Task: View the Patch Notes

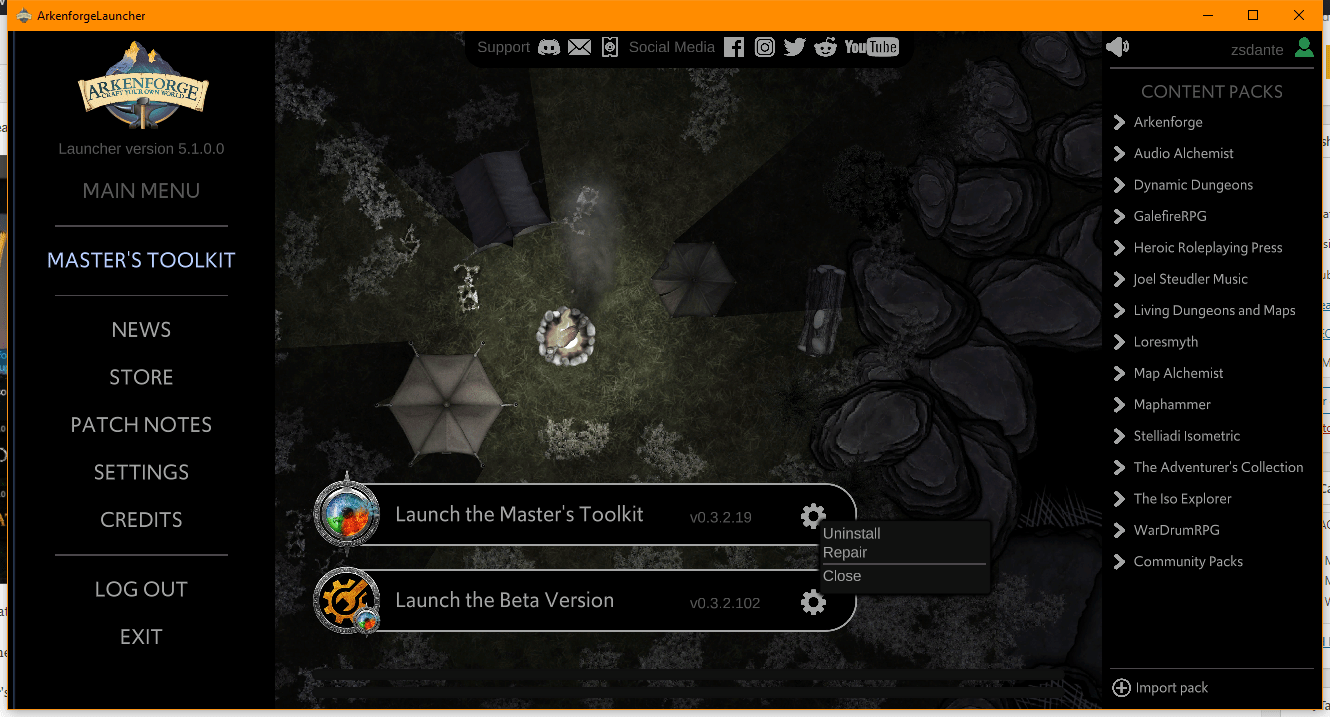Action: coord(141,425)
